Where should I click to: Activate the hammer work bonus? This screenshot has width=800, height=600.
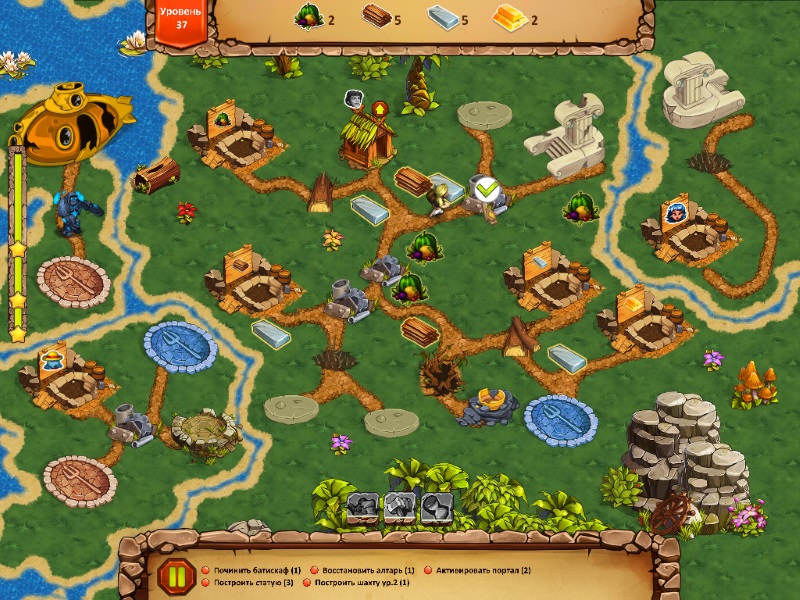400,507
